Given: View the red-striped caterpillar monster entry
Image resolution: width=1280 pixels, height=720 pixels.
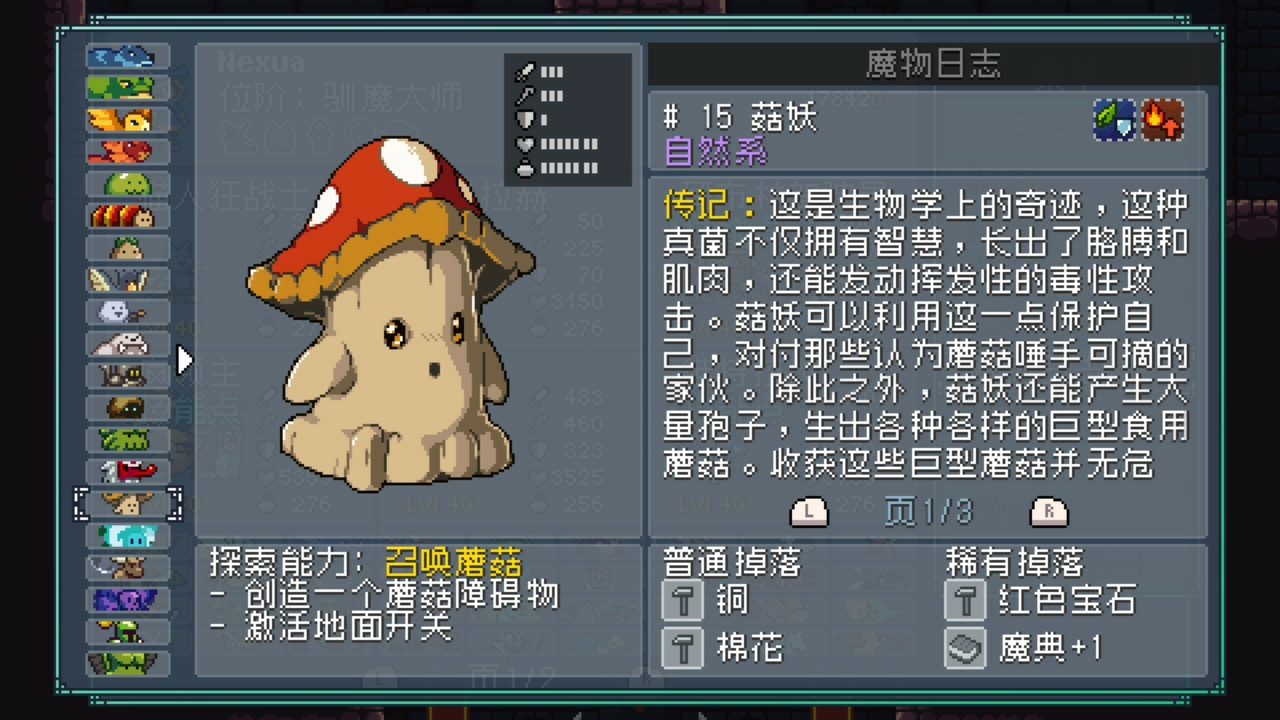Looking at the screenshot, I should click(127, 216).
